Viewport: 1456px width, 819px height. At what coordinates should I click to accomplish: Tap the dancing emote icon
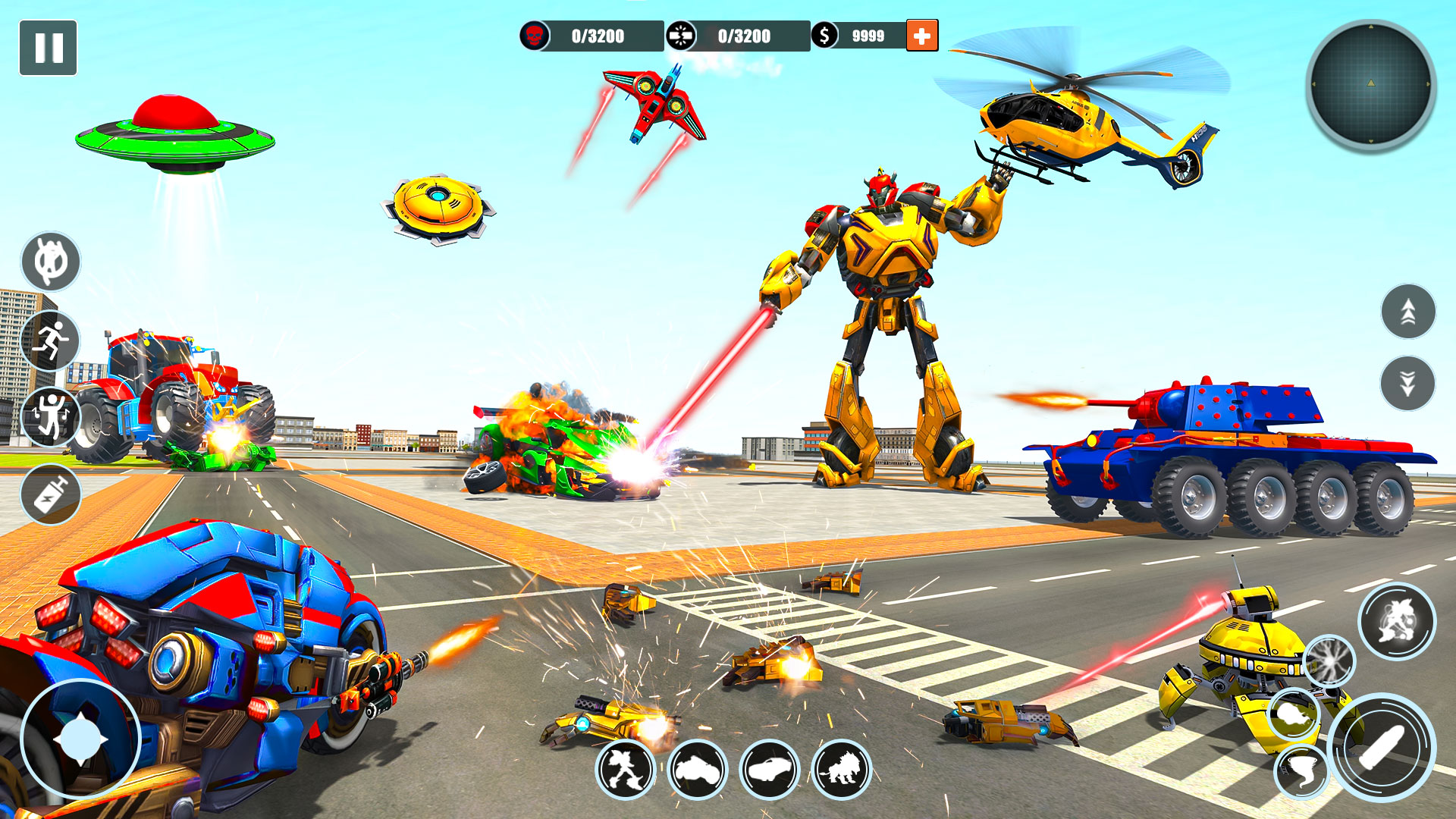(x=50, y=416)
